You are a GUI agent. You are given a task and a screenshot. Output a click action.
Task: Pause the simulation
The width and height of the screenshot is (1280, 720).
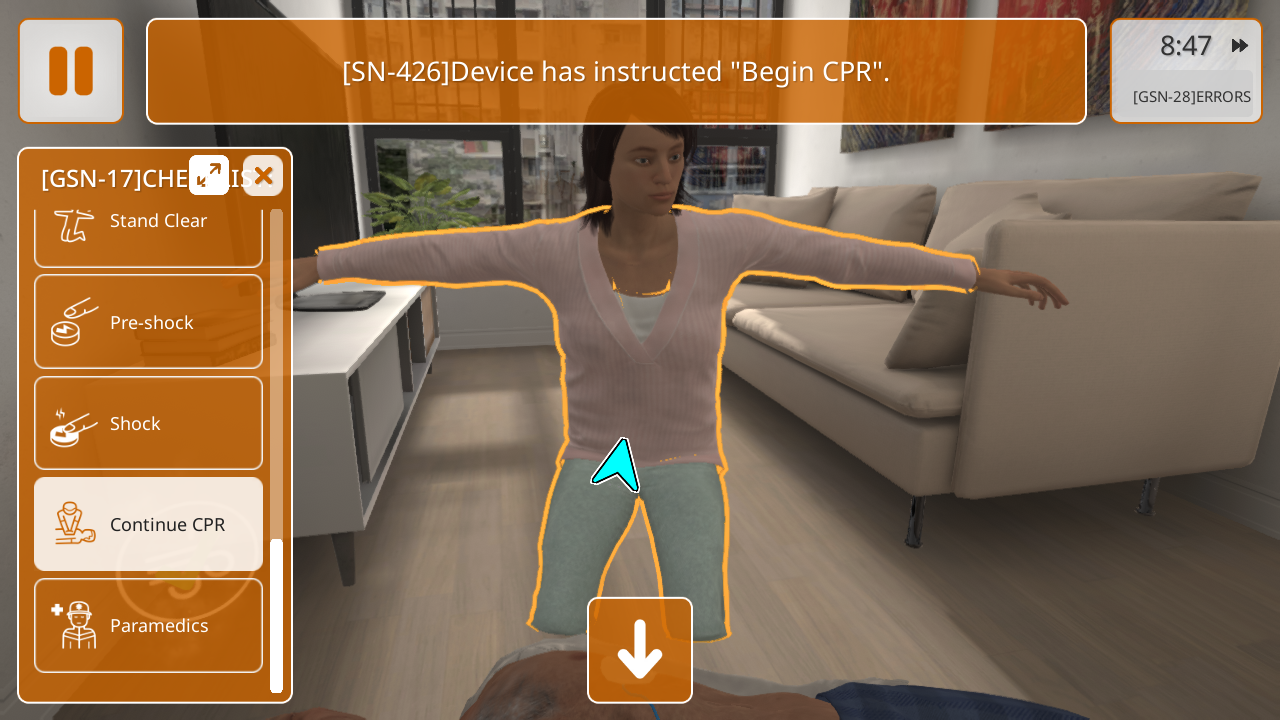(x=71, y=71)
